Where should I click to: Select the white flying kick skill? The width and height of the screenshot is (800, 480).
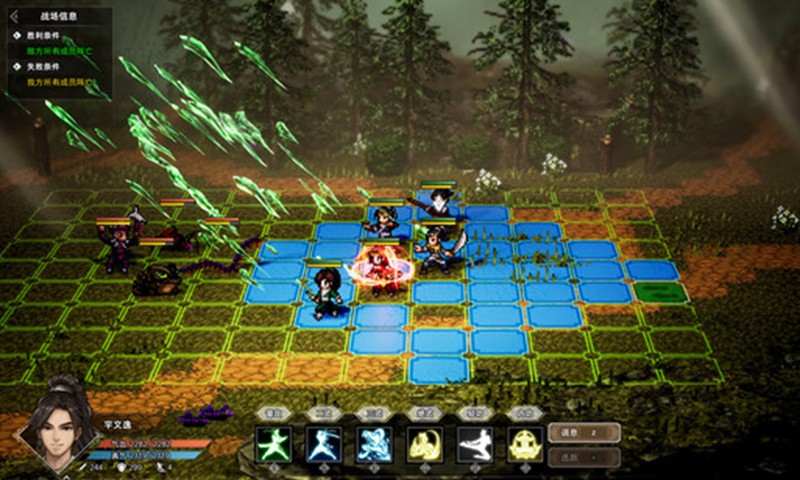coord(475,443)
